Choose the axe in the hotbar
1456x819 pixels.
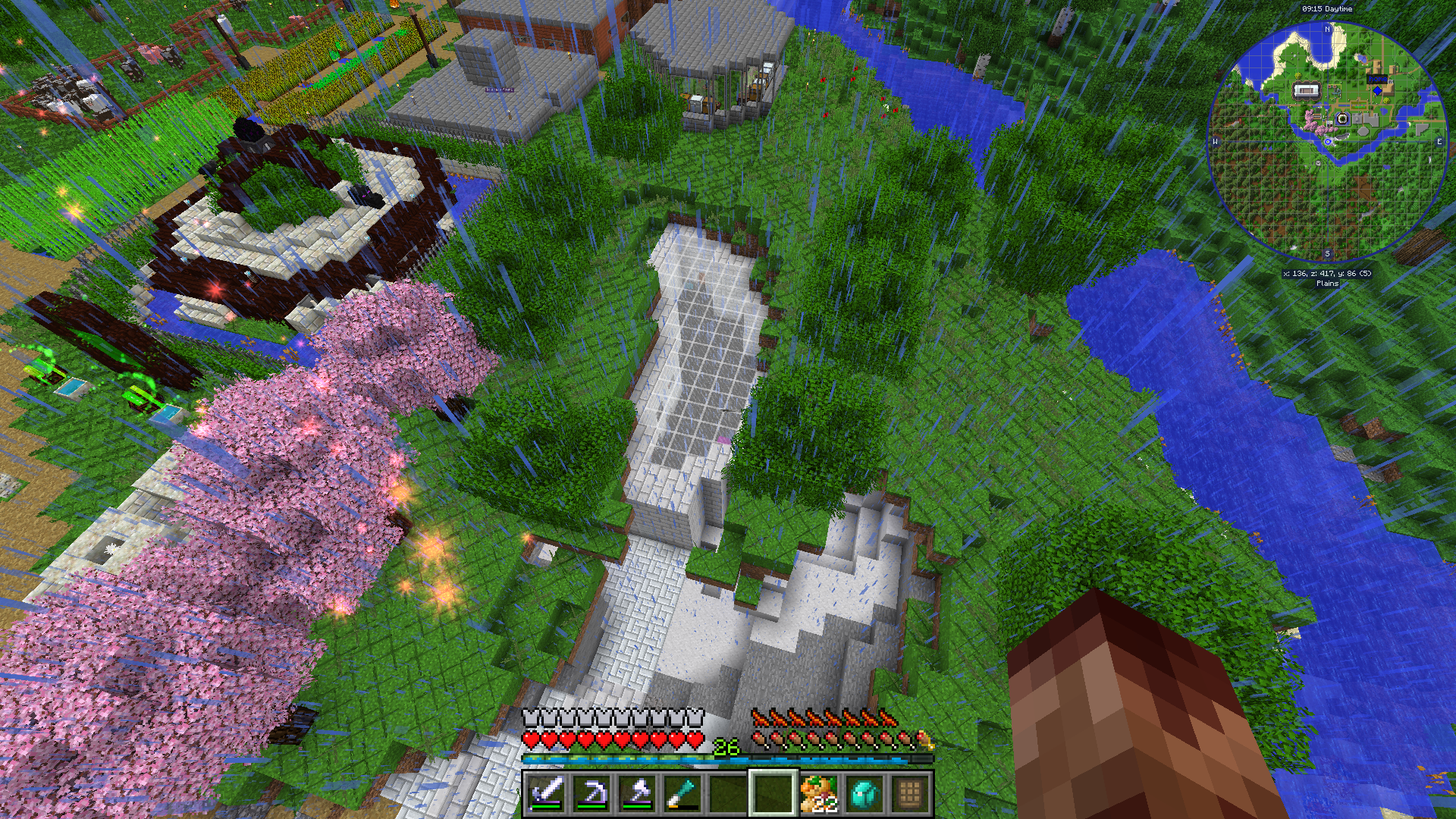click(x=637, y=793)
